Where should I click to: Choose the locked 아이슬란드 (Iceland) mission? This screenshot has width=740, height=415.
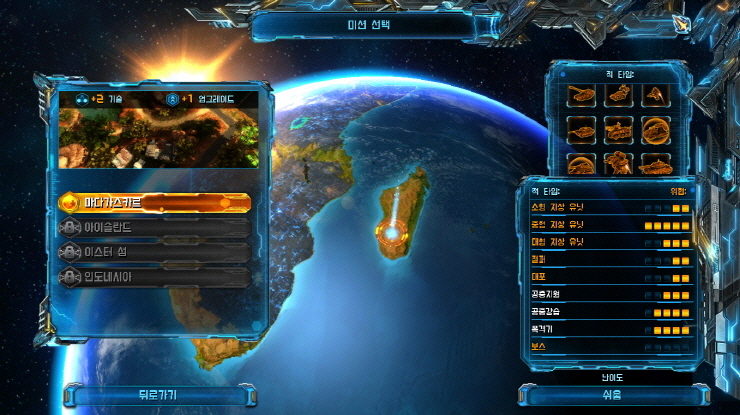[155, 228]
